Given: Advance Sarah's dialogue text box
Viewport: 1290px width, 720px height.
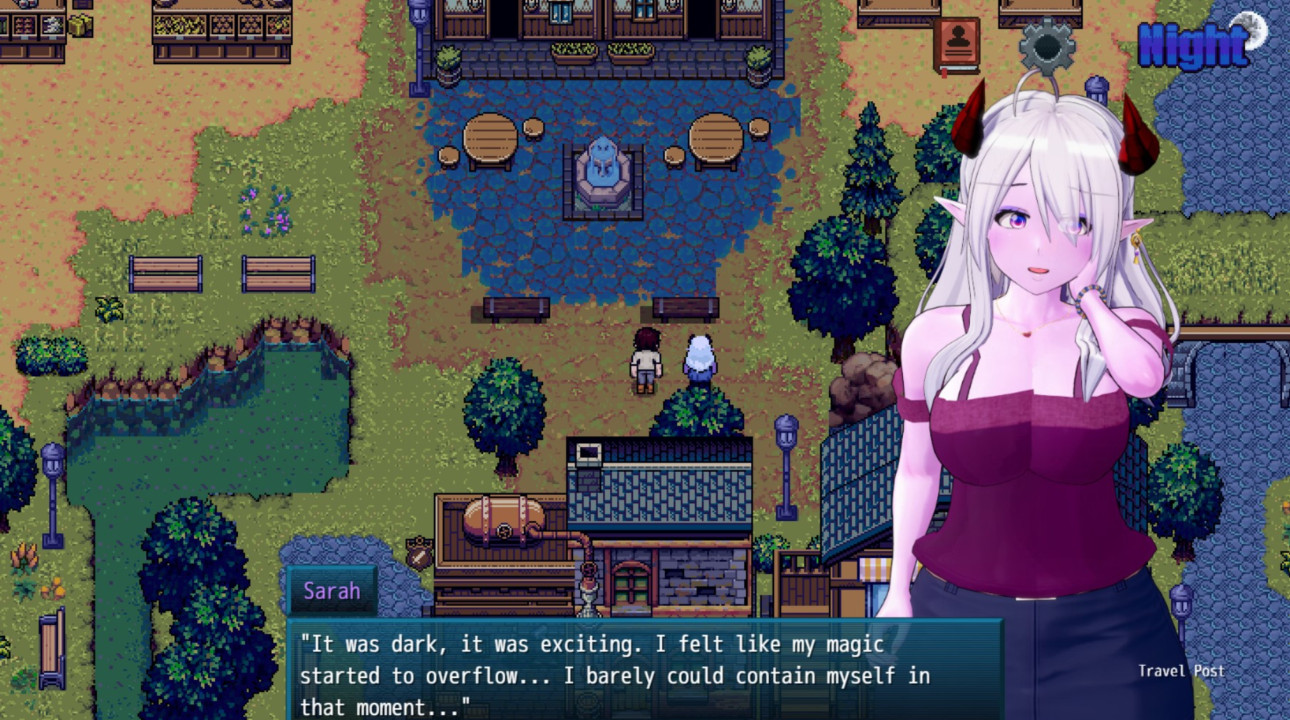Looking at the screenshot, I should 644,668.
